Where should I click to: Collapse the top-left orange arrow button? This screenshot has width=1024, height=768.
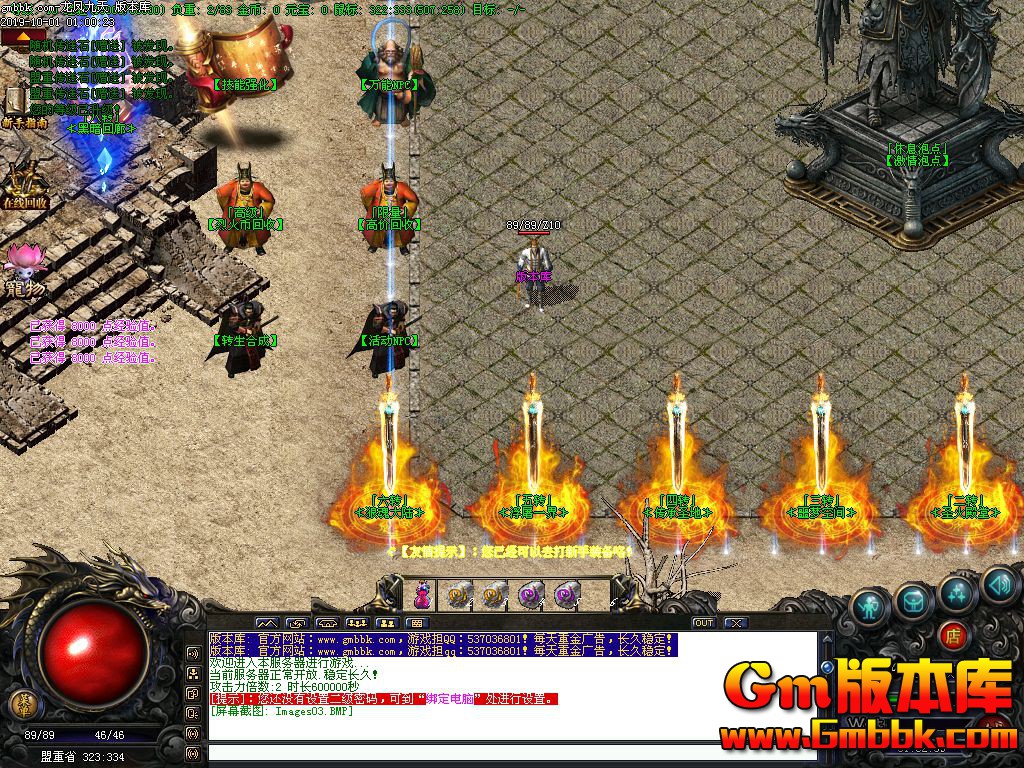click(23, 37)
